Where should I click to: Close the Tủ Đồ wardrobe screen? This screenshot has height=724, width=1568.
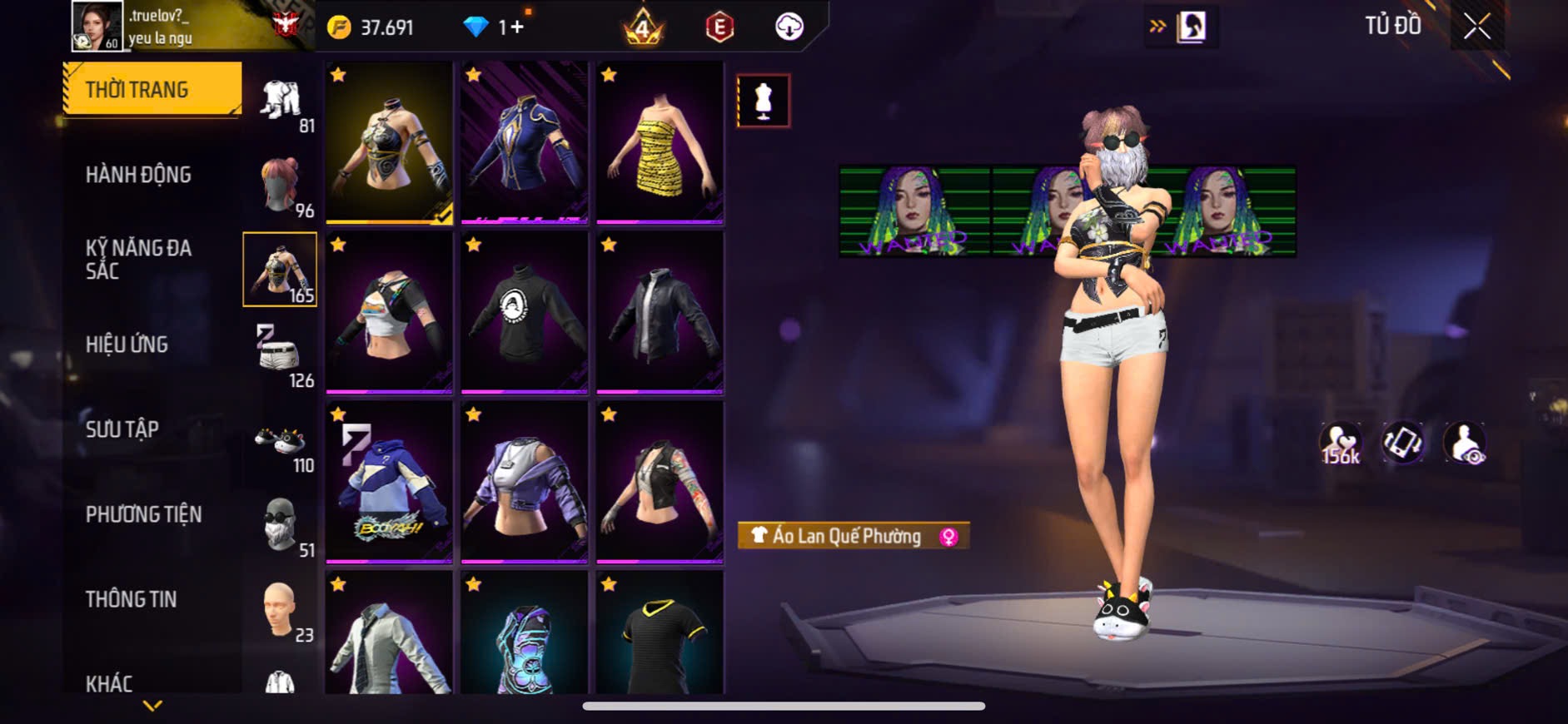tap(1476, 27)
